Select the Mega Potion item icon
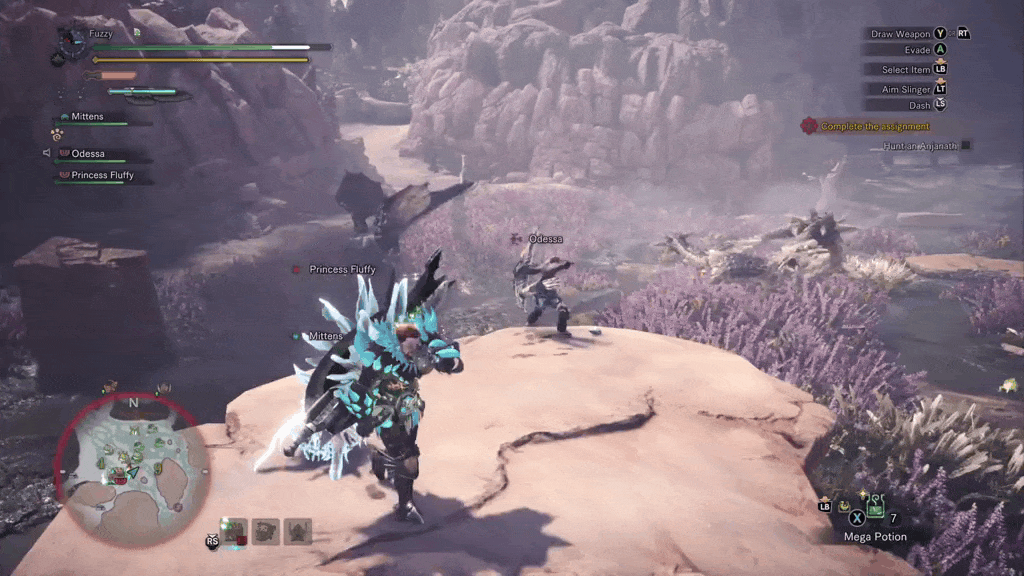The width and height of the screenshot is (1024, 576). (877, 508)
